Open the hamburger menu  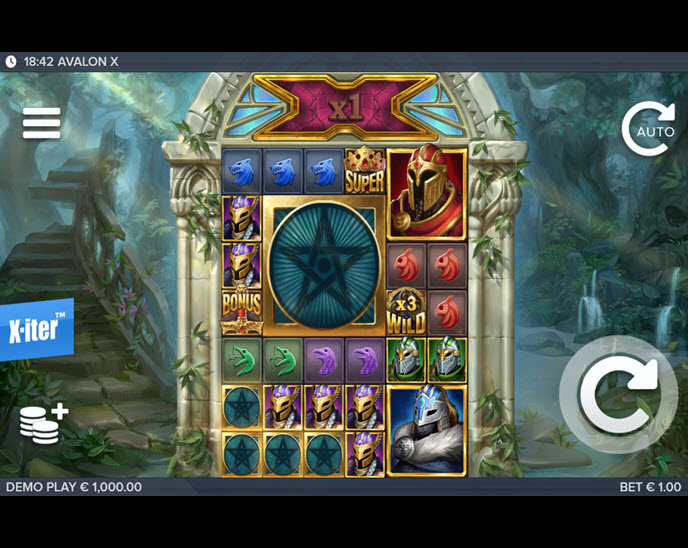(x=42, y=123)
